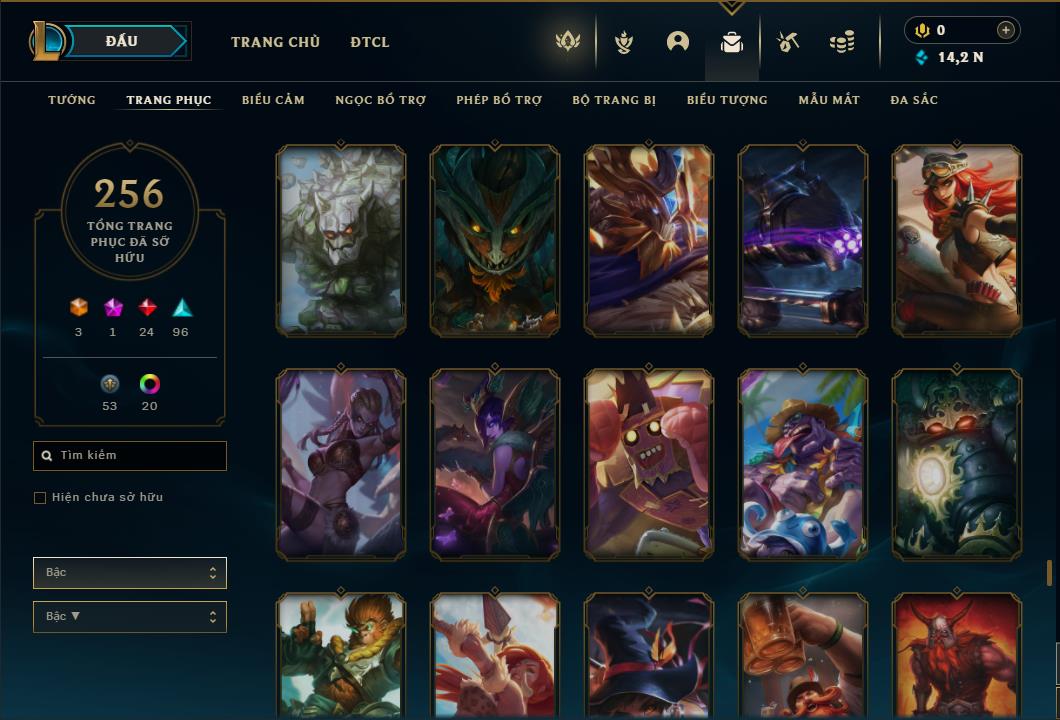Viewport: 1060px width, 720px height.
Task: Go to the ĐA SẮC tab
Action: pos(914,100)
